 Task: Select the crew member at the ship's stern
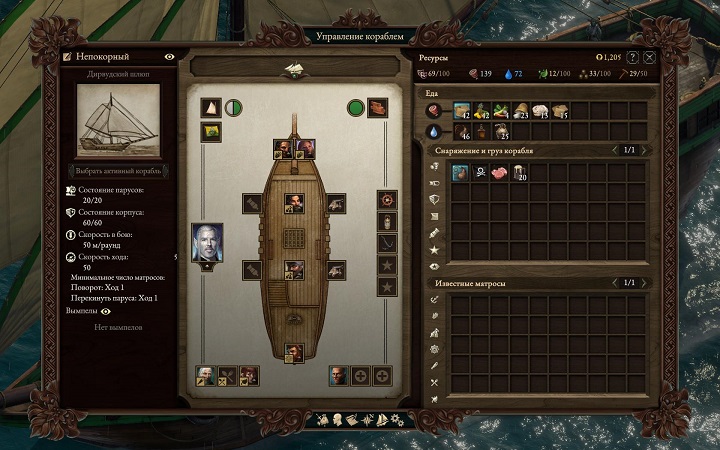click(294, 352)
